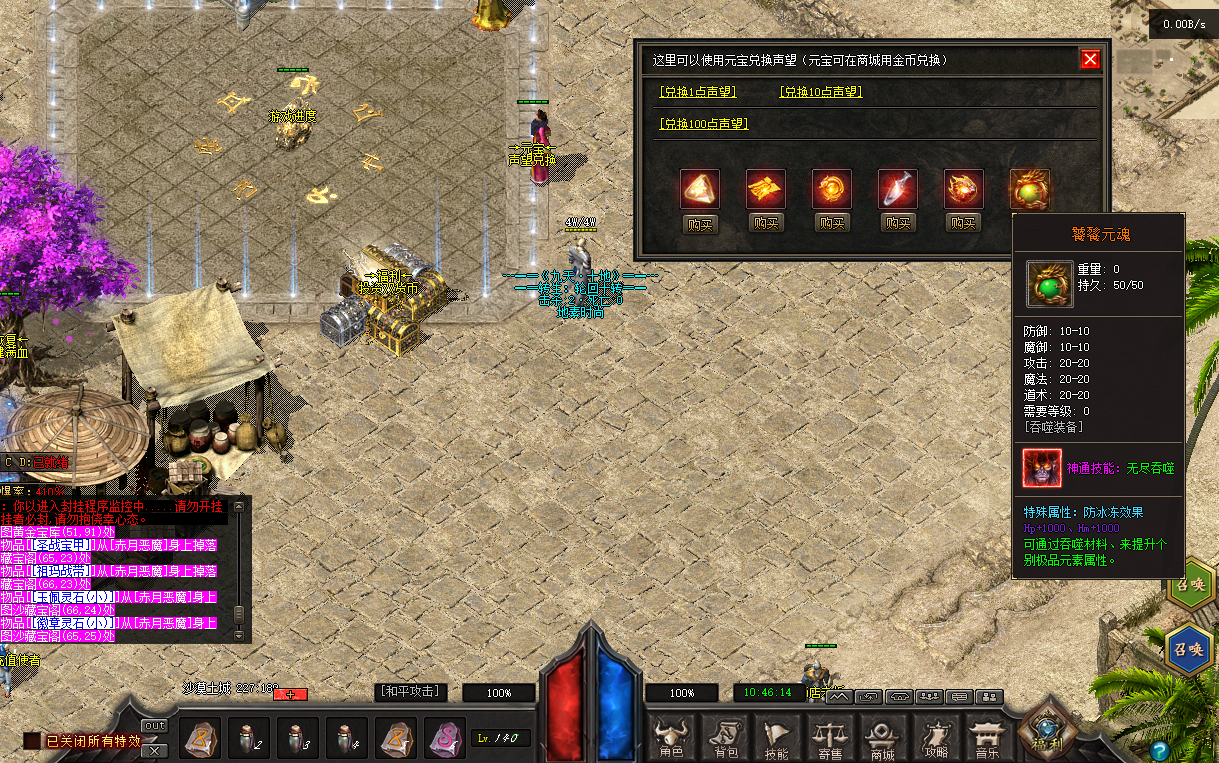Toggle the 已关闭所有特效 effects checkbox
Image resolution: width=1219 pixels, height=763 pixels.
[x=32, y=741]
